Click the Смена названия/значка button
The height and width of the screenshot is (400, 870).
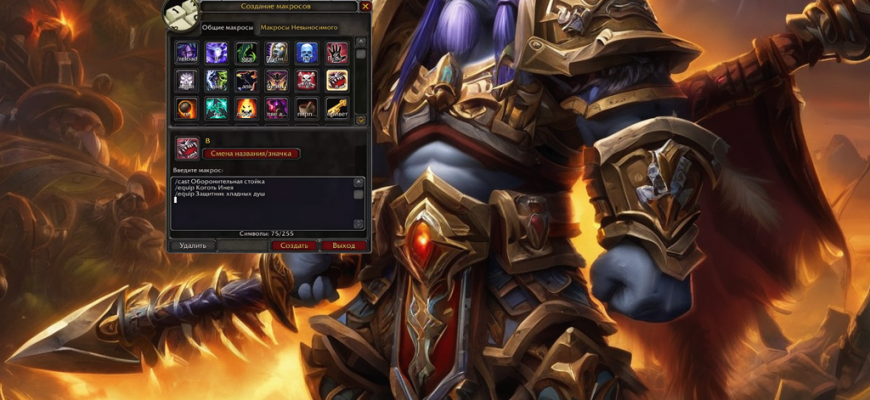(252, 153)
